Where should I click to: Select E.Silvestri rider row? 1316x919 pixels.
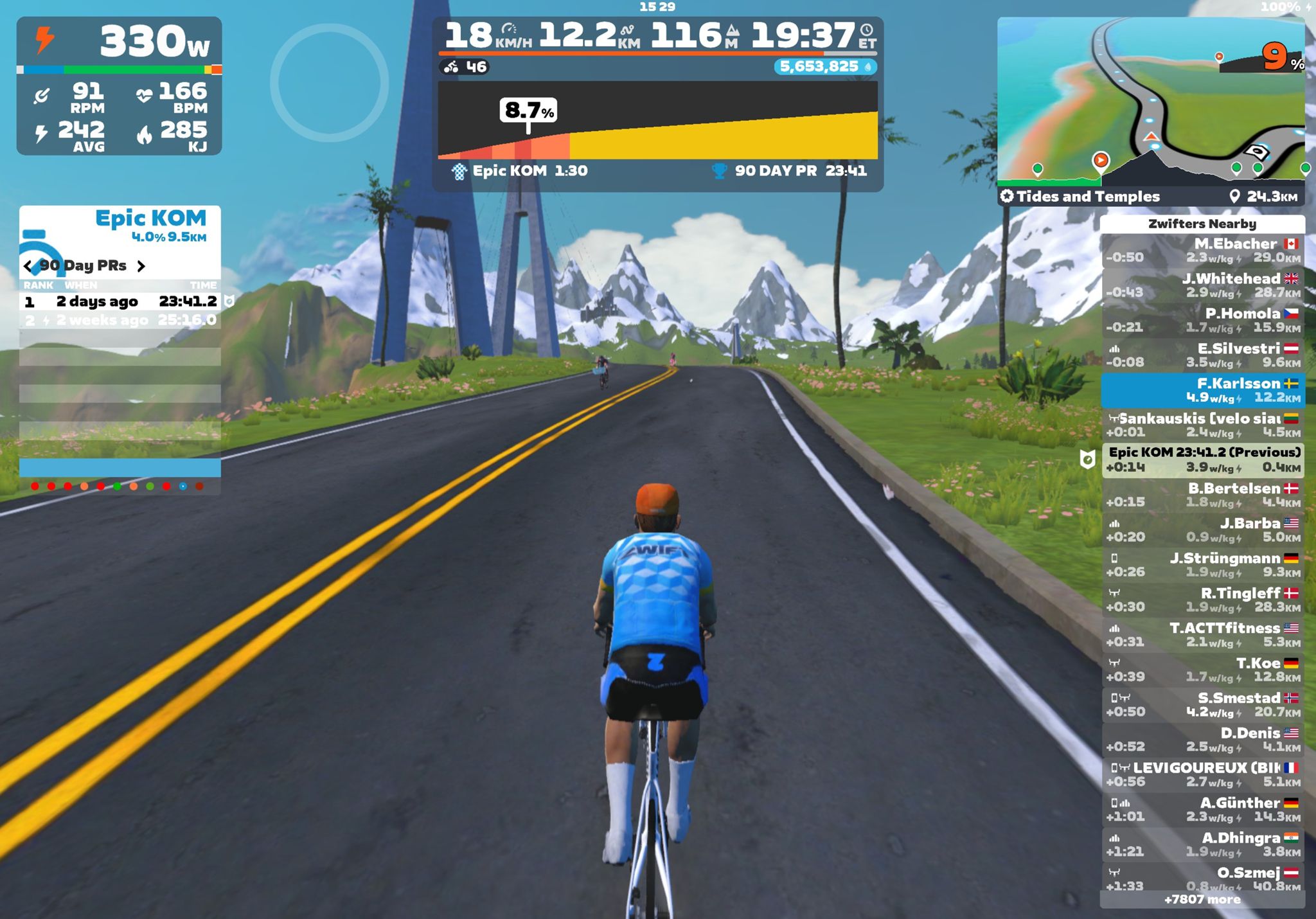pos(1202,355)
